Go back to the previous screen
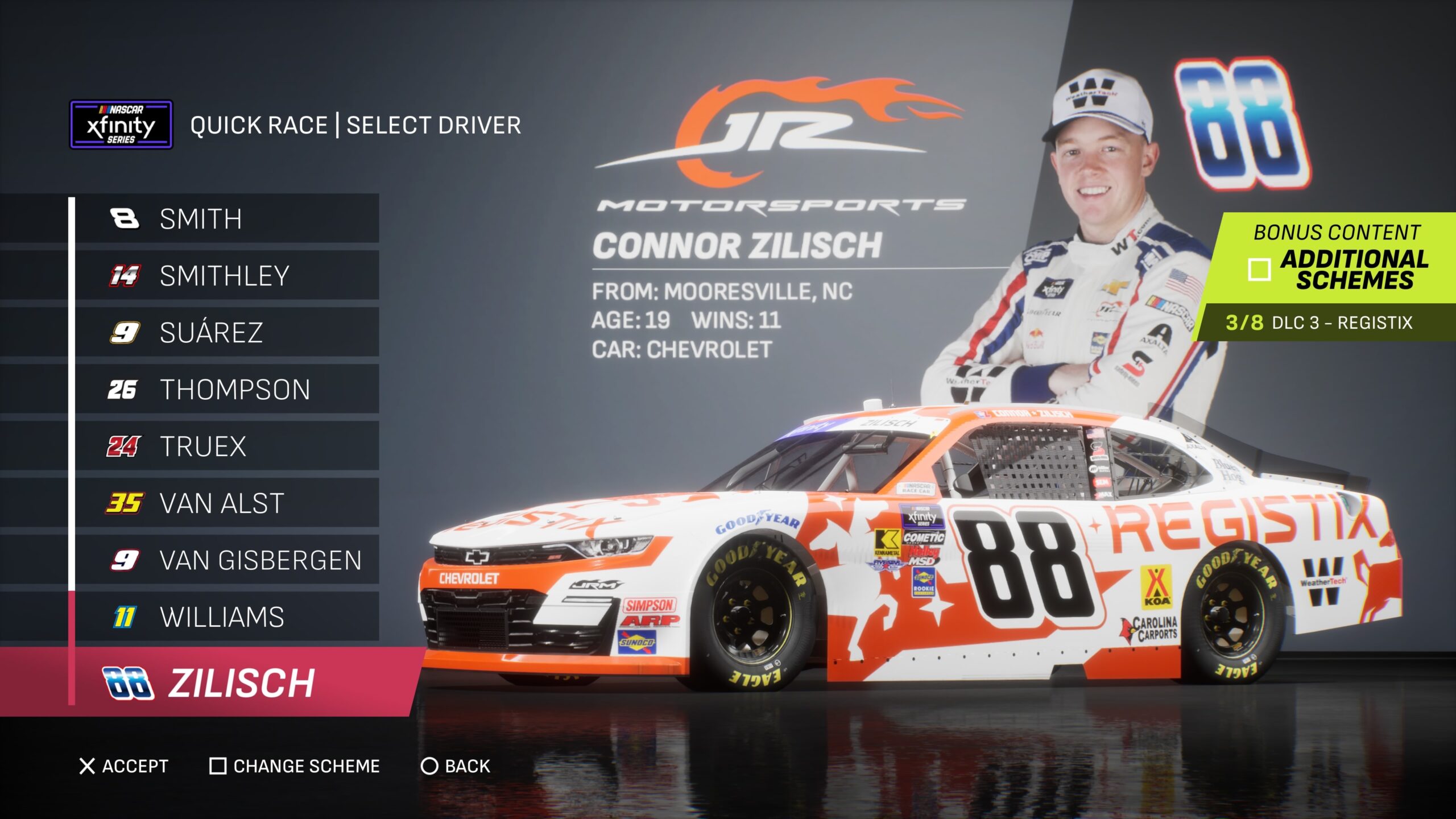1456x819 pixels. point(456,766)
